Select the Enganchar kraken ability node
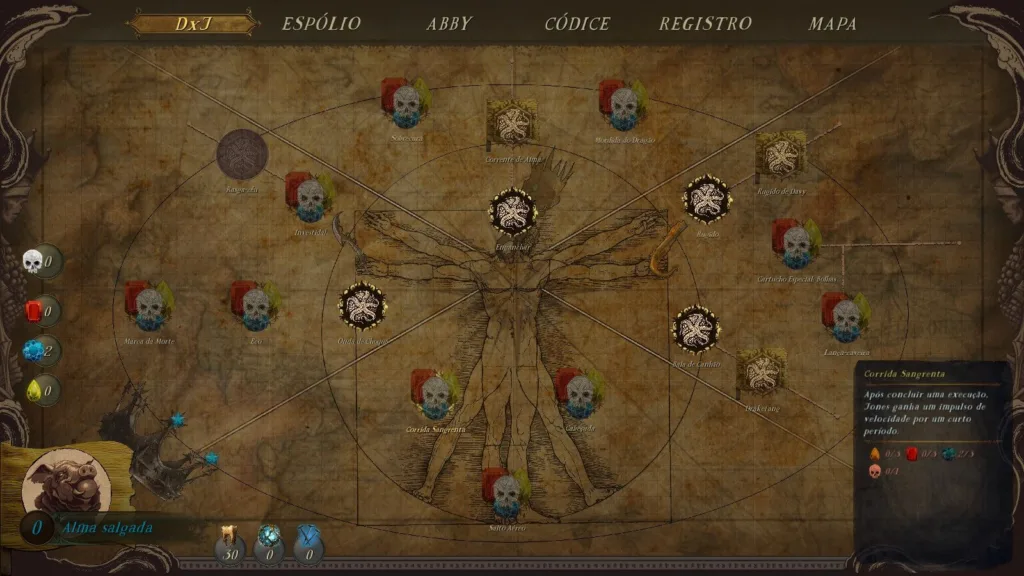This screenshot has width=1024, height=576. (x=513, y=211)
